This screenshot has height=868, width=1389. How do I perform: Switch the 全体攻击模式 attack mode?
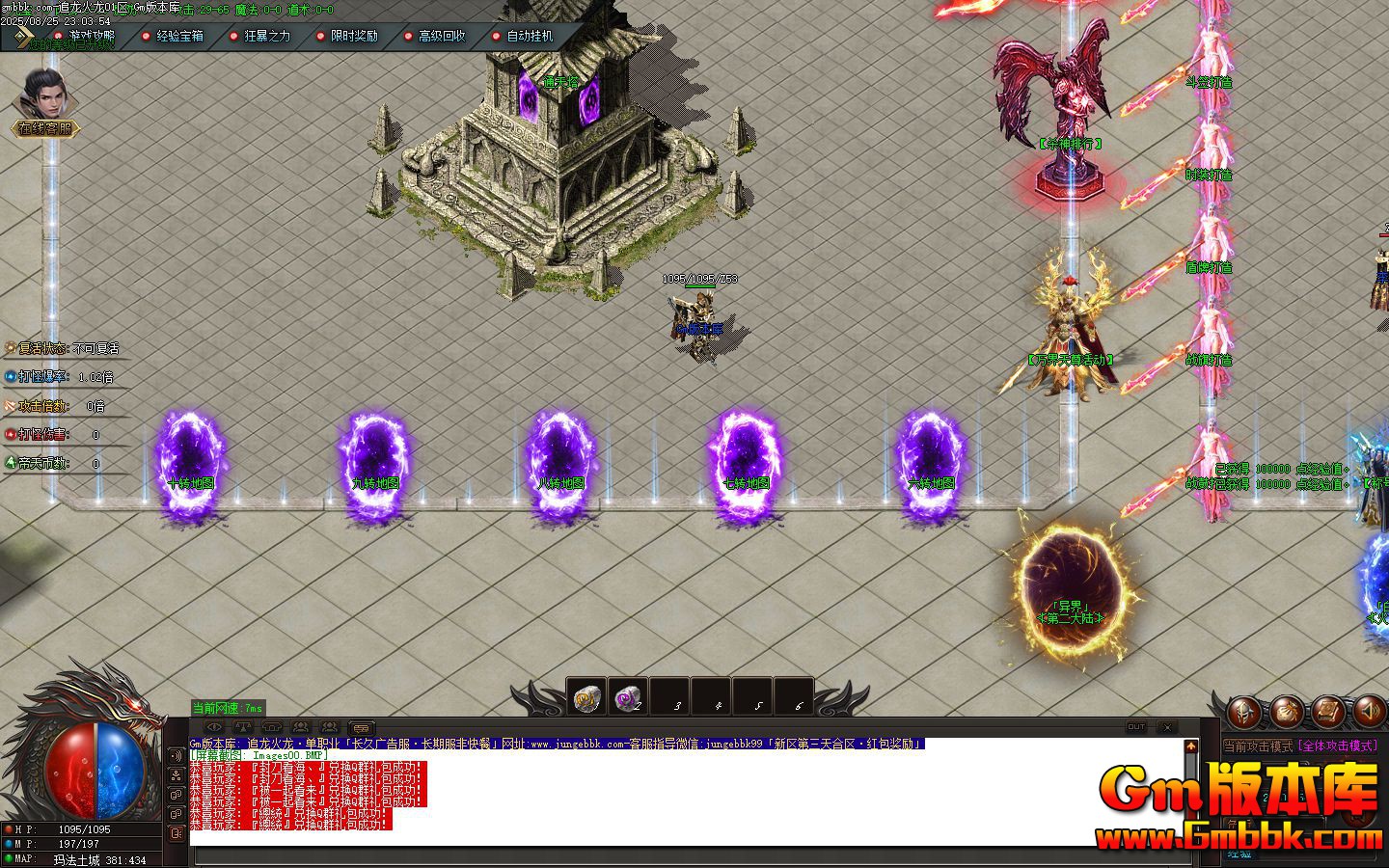[x=1338, y=745]
